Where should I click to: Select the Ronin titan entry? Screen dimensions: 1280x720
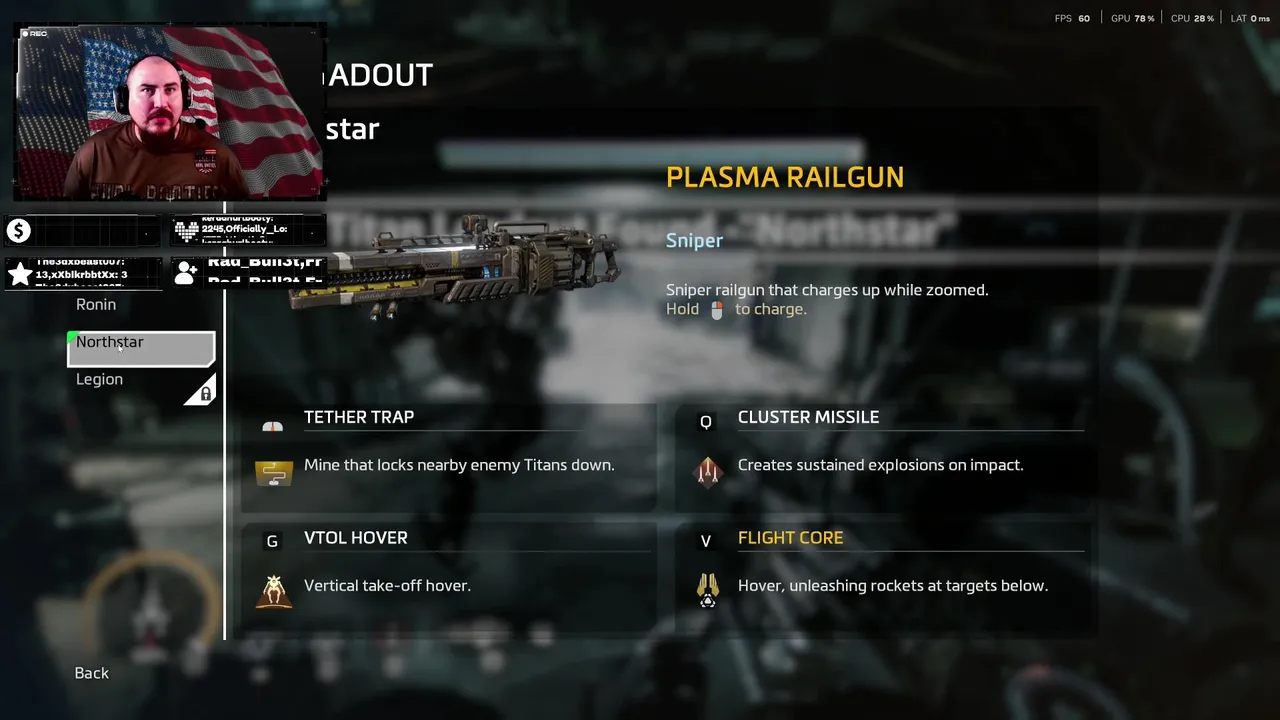96,305
